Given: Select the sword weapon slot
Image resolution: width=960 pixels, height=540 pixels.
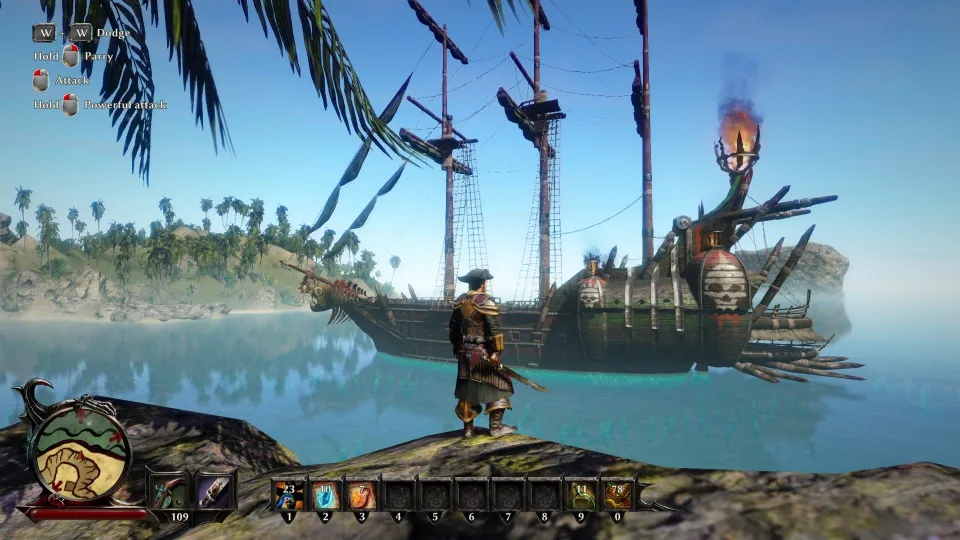Looking at the screenshot, I should pos(214,492).
